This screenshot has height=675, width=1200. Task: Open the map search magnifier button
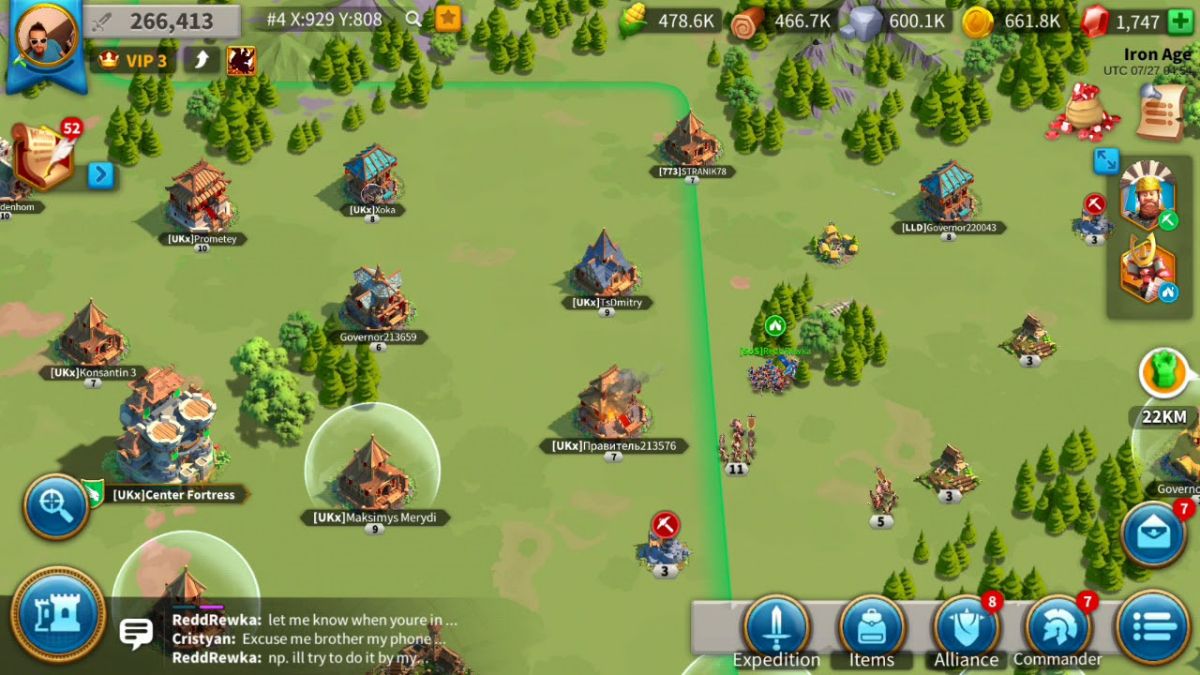tap(56, 507)
